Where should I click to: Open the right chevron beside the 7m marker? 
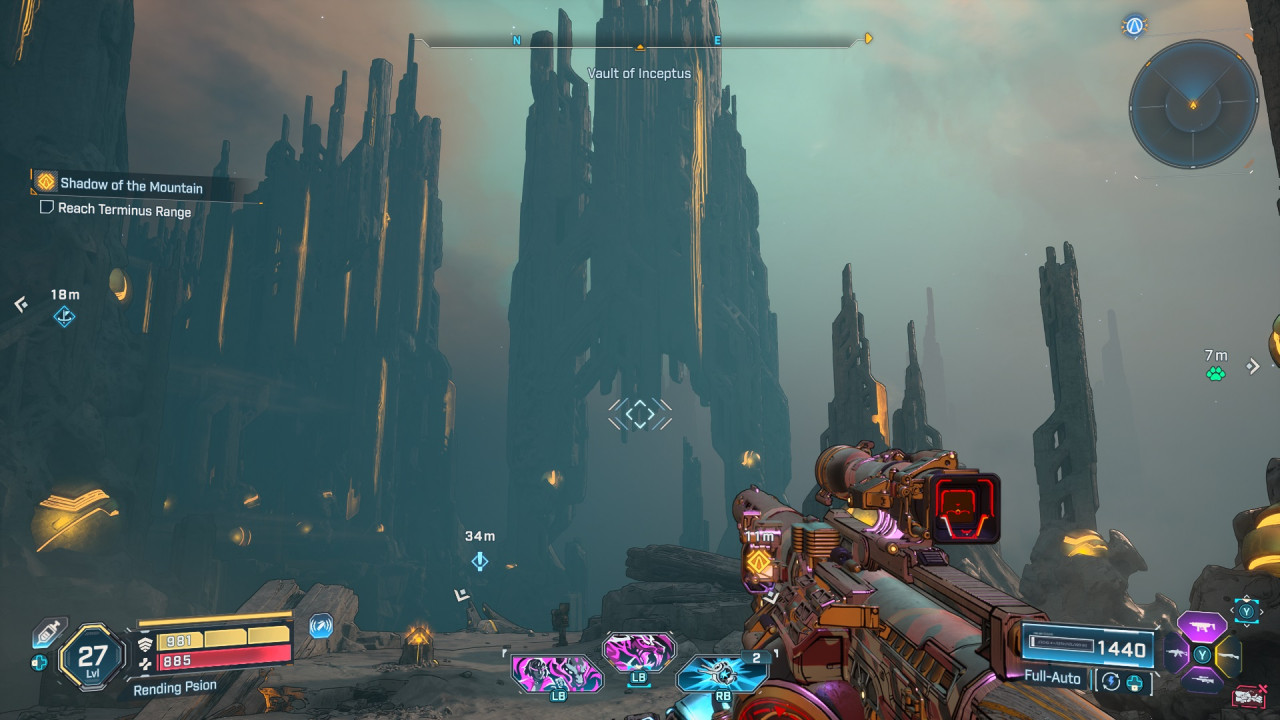click(1253, 366)
